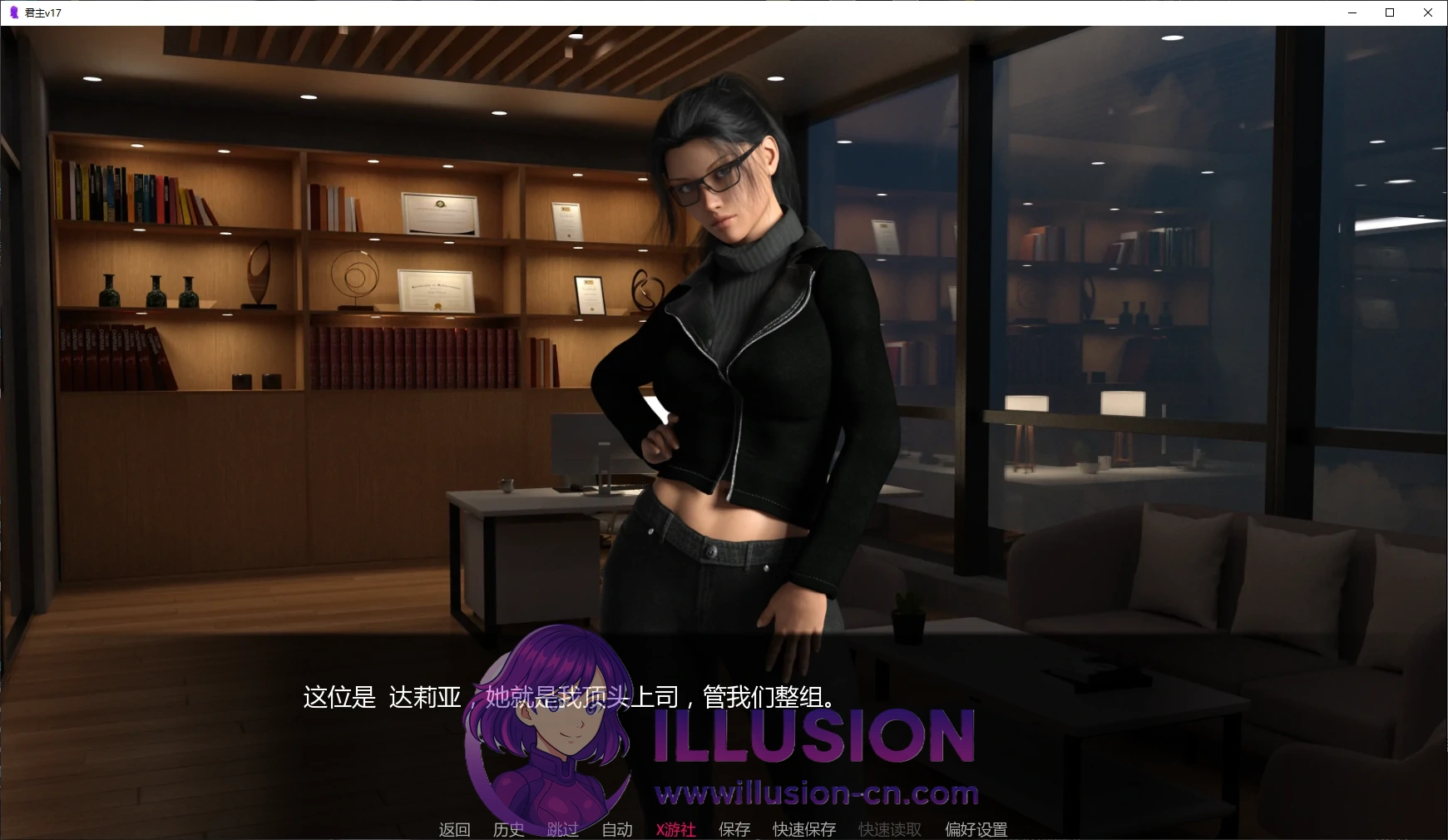Click the purple game icon in title bar
This screenshot has width=1448, height=840.
12,12
